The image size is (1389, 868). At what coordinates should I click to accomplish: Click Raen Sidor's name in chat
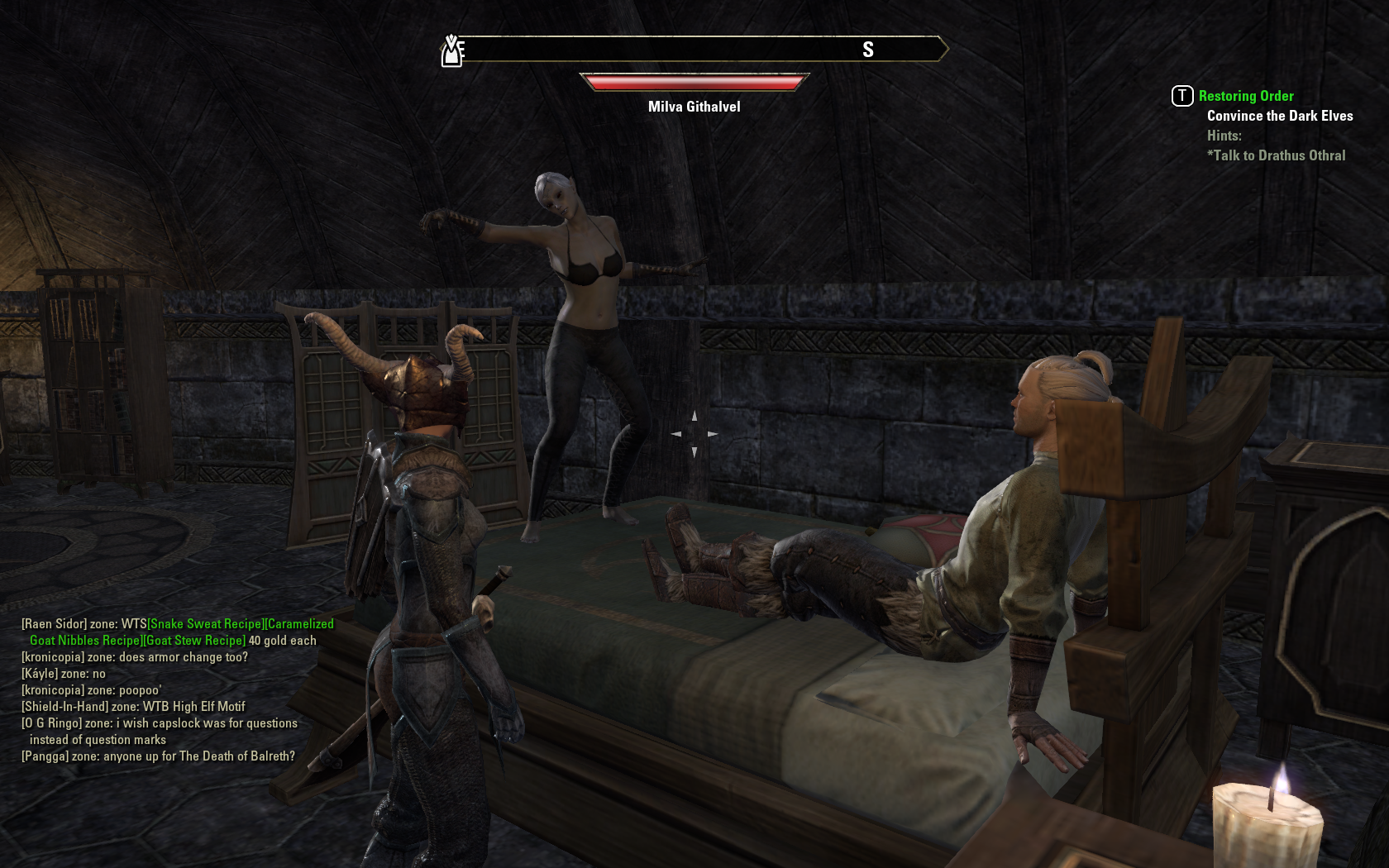(54, 624)
